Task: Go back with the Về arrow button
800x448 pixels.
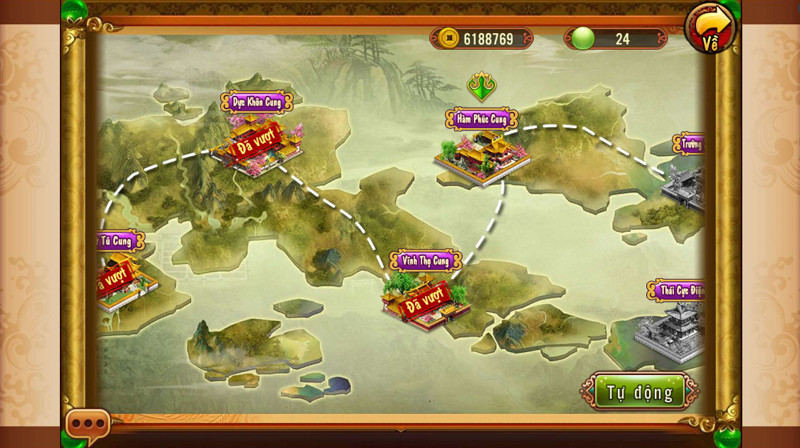Action: click(709, 28)
